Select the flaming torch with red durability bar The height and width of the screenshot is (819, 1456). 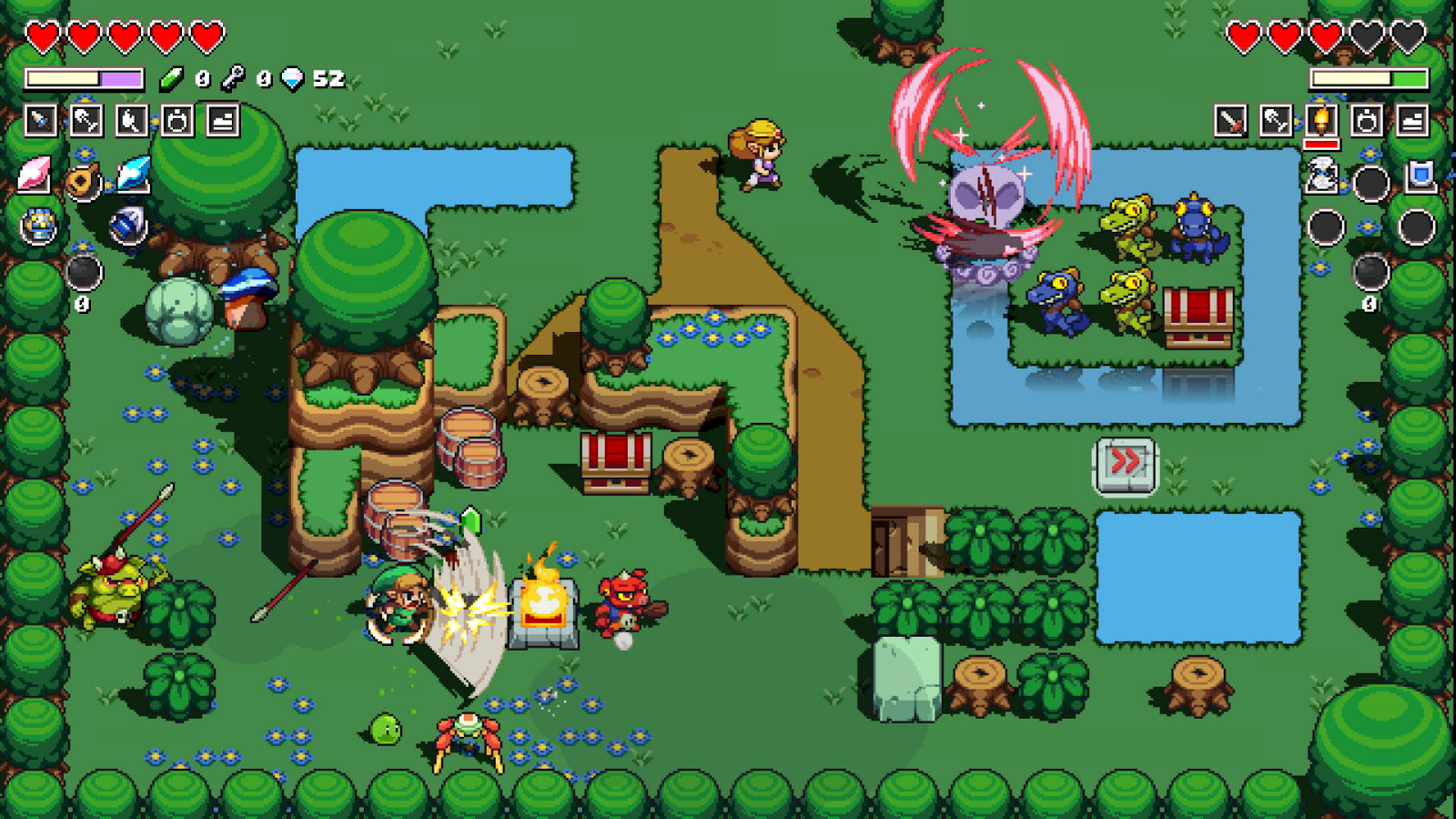[x=1322, y=119]
